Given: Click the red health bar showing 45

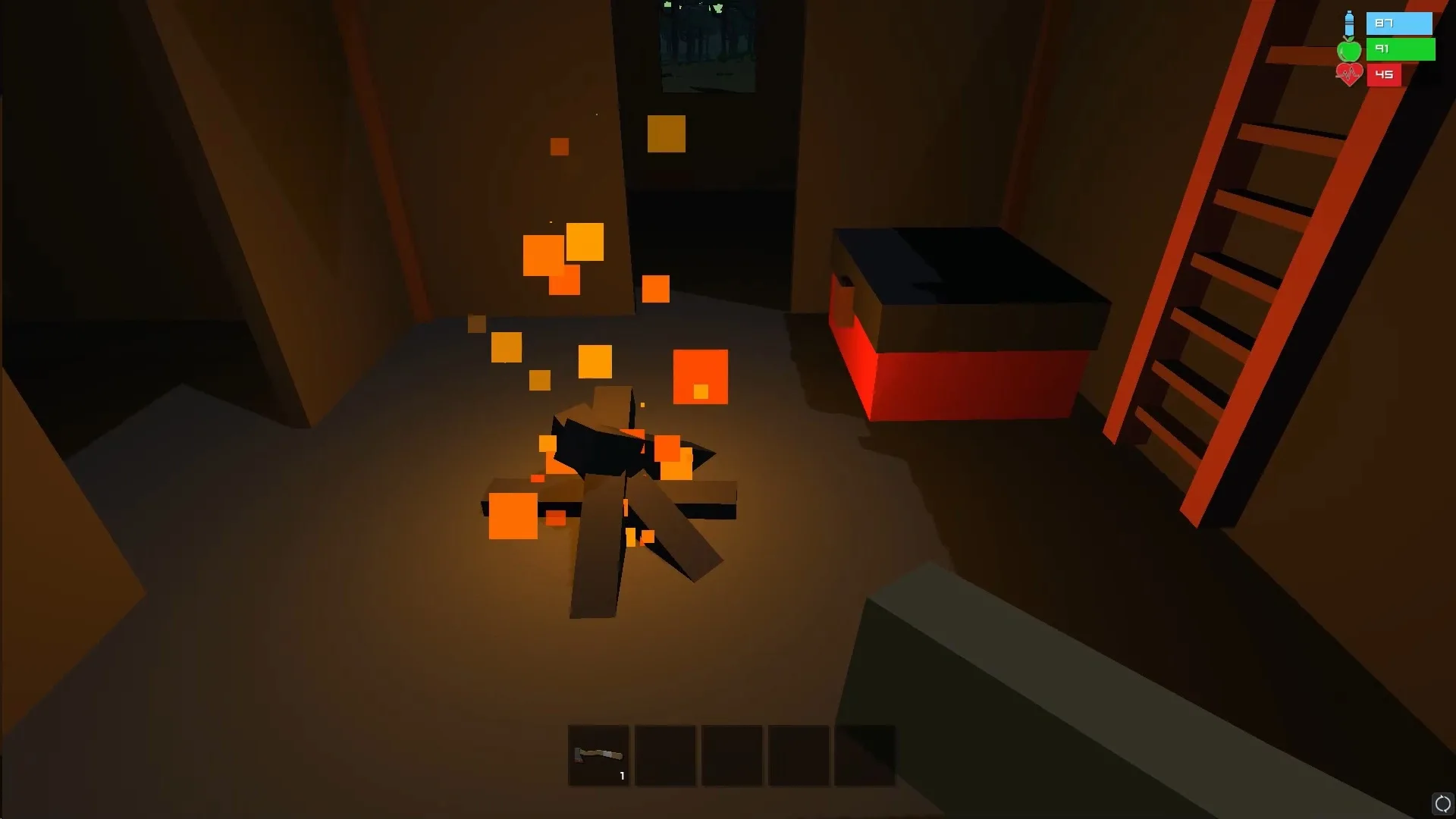Looking at the screenshot, I should [x=1384, y=74].
